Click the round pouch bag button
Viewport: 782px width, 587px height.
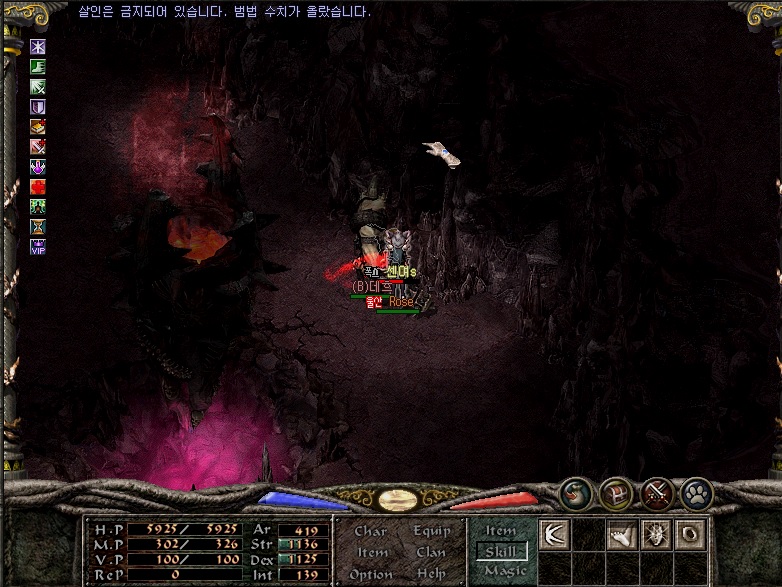coord(577,492)
